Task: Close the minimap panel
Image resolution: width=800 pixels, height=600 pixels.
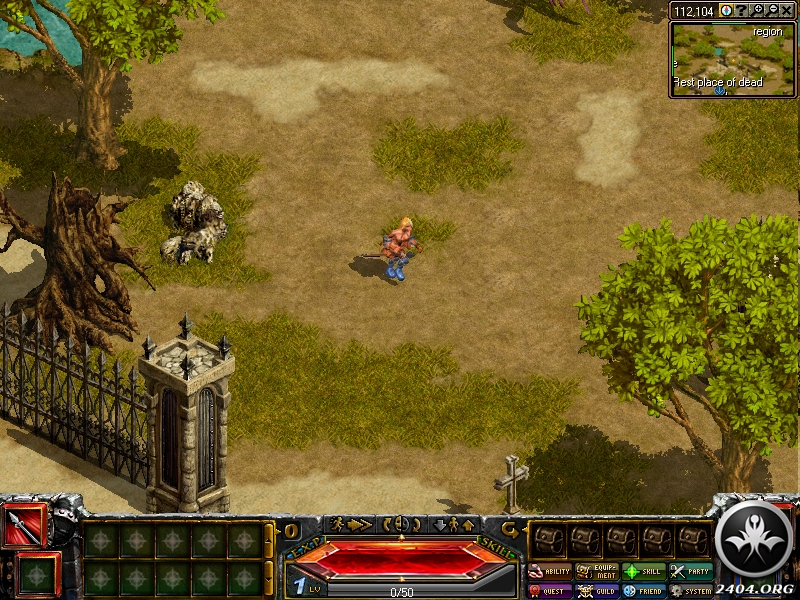Action: [x=787, y=10]
